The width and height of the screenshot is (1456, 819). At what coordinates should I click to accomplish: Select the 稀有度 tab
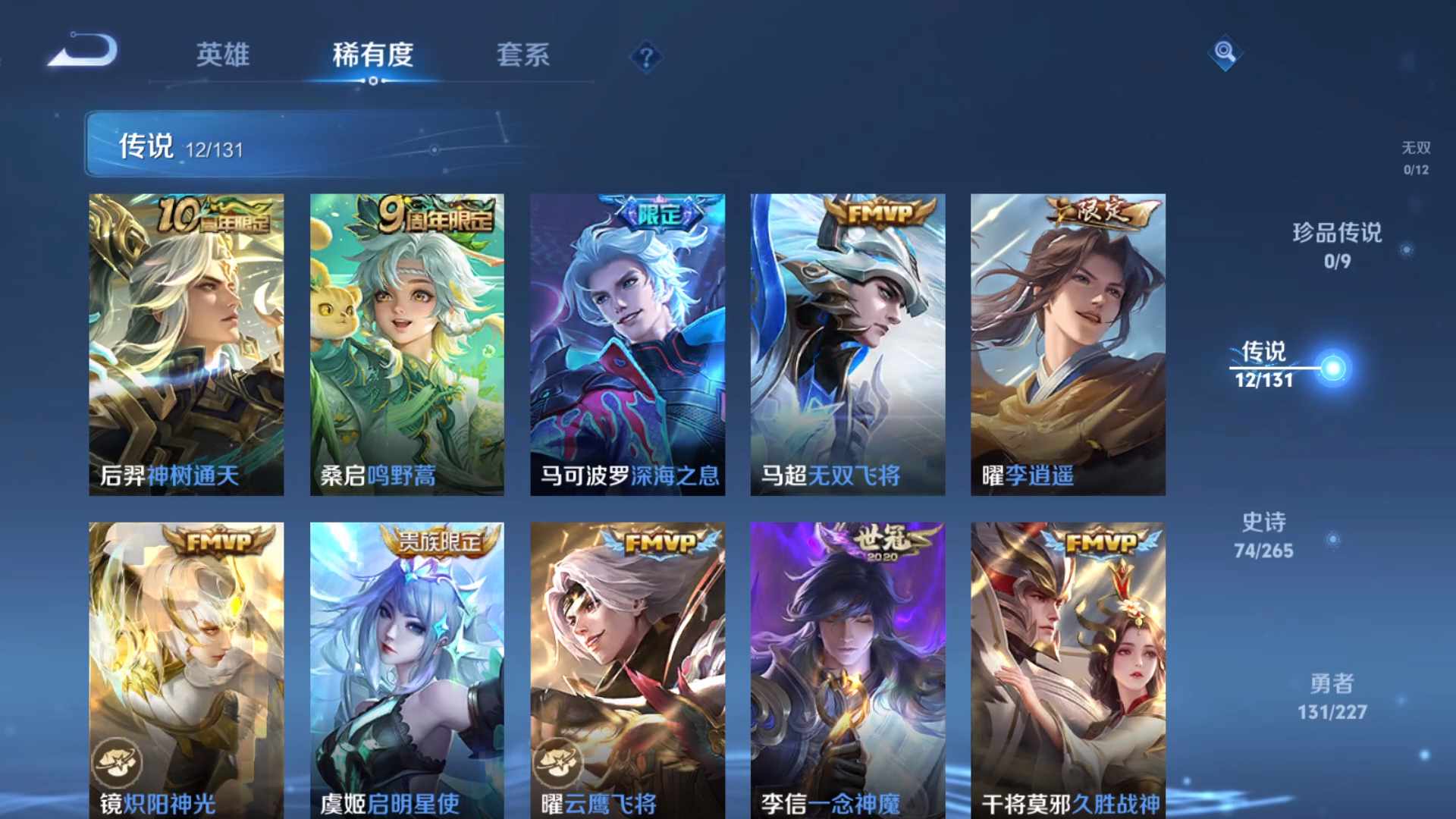coord(372,55)
